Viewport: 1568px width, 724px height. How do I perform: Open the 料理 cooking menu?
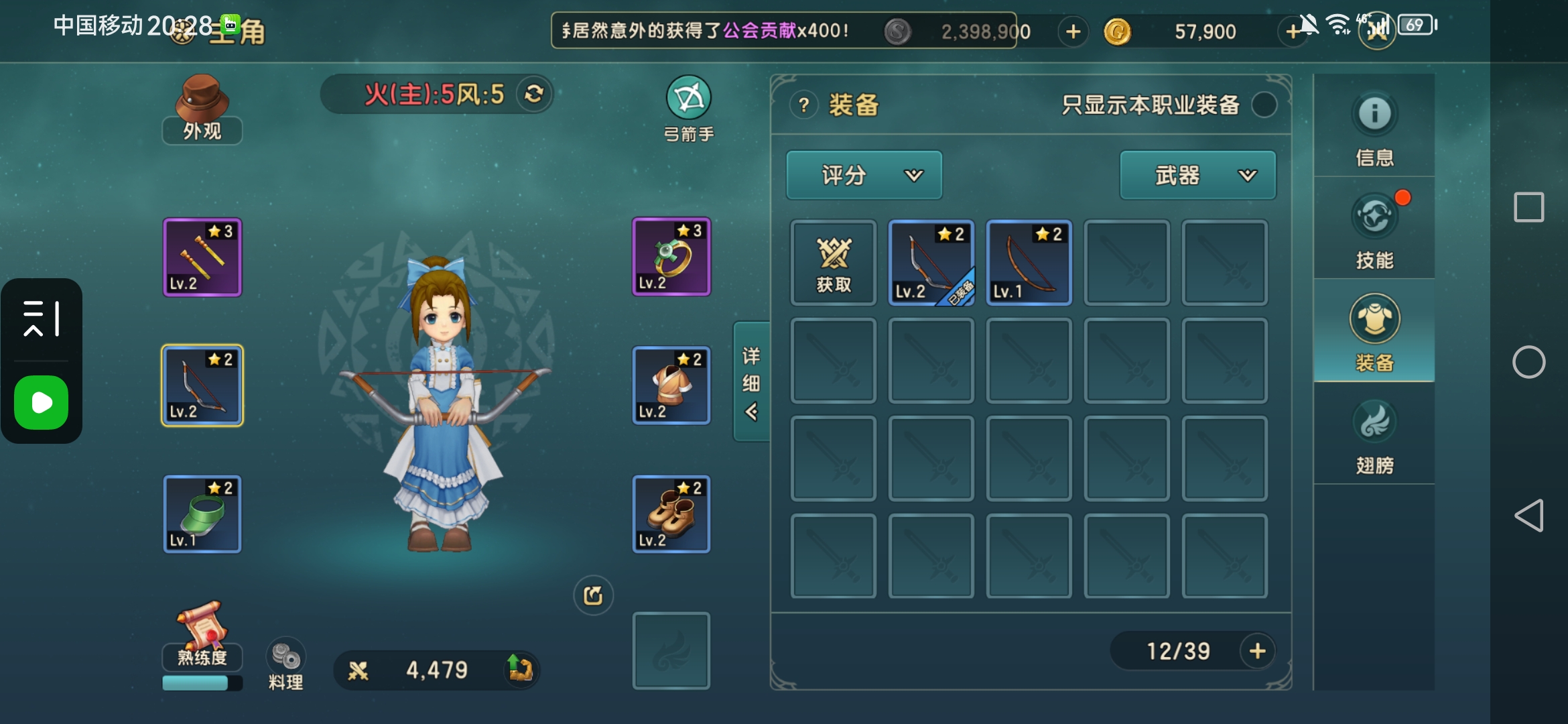pos(285,664)
